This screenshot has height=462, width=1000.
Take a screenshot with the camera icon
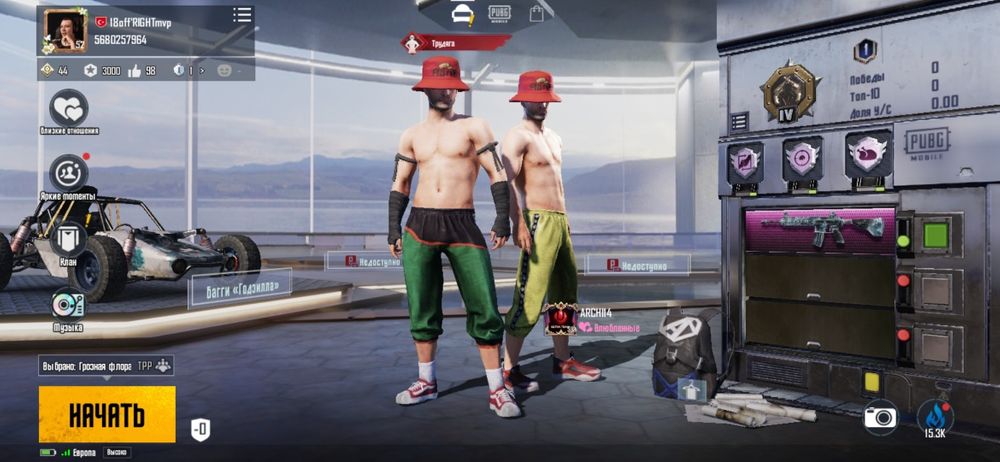880,417
